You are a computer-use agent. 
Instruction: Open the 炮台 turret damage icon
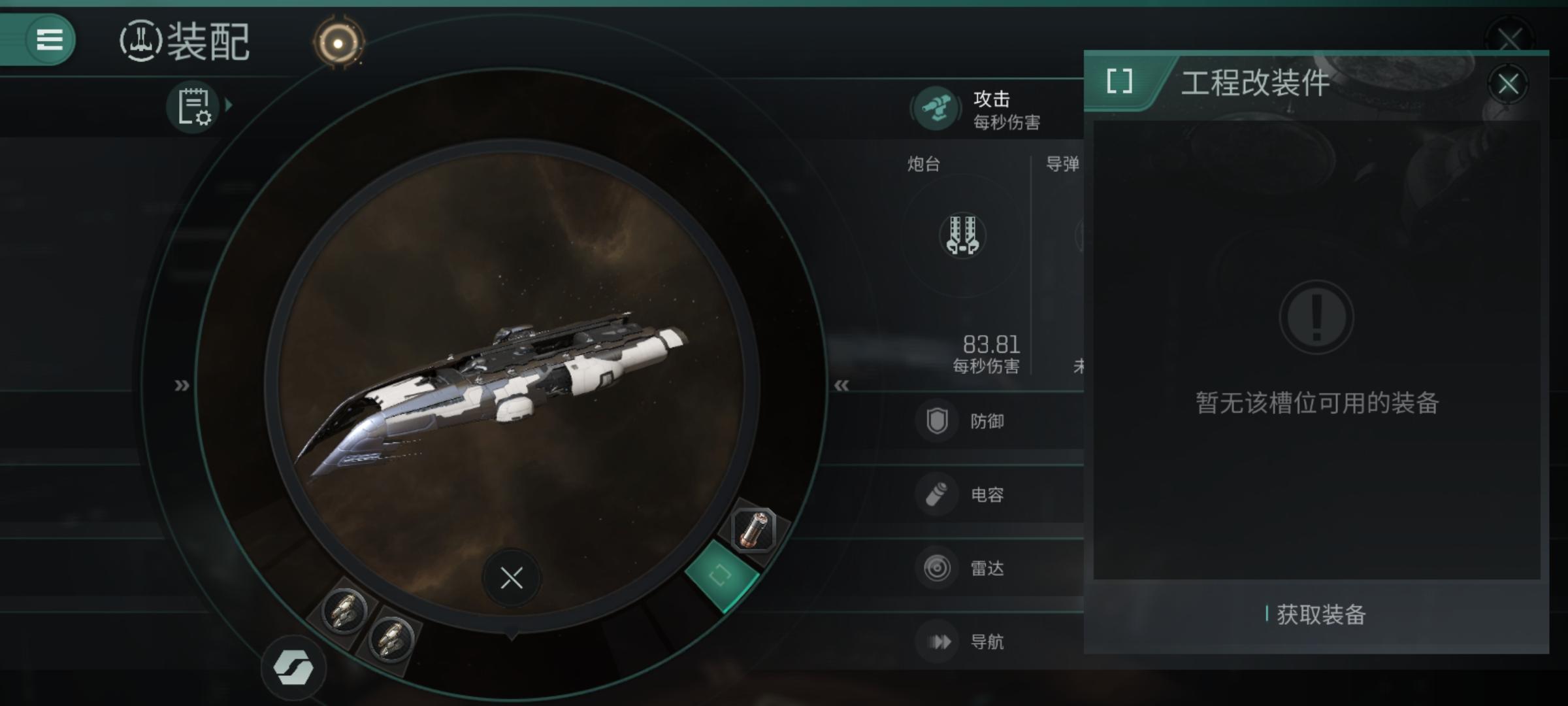(962, 235)
